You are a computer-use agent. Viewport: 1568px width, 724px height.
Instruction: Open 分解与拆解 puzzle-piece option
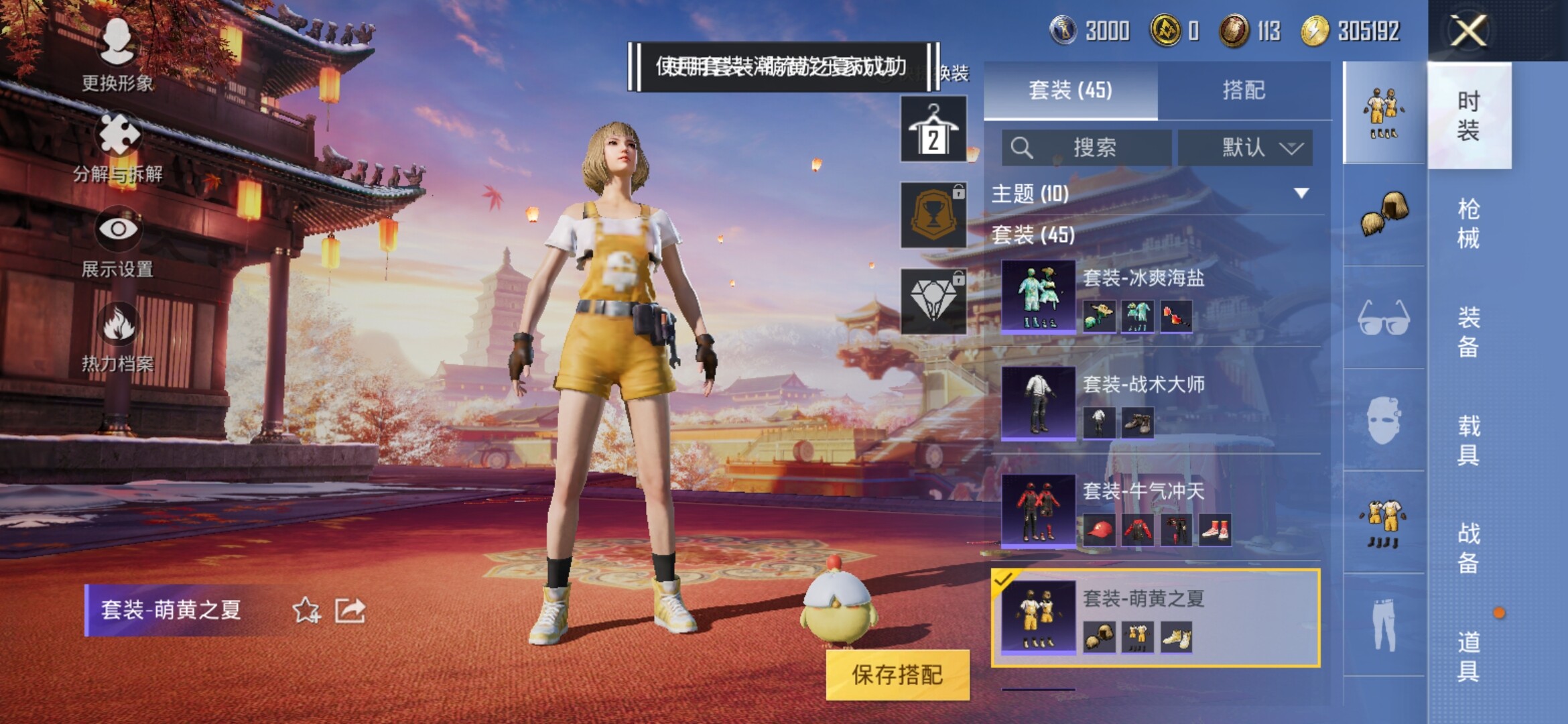tap(119, 147)
